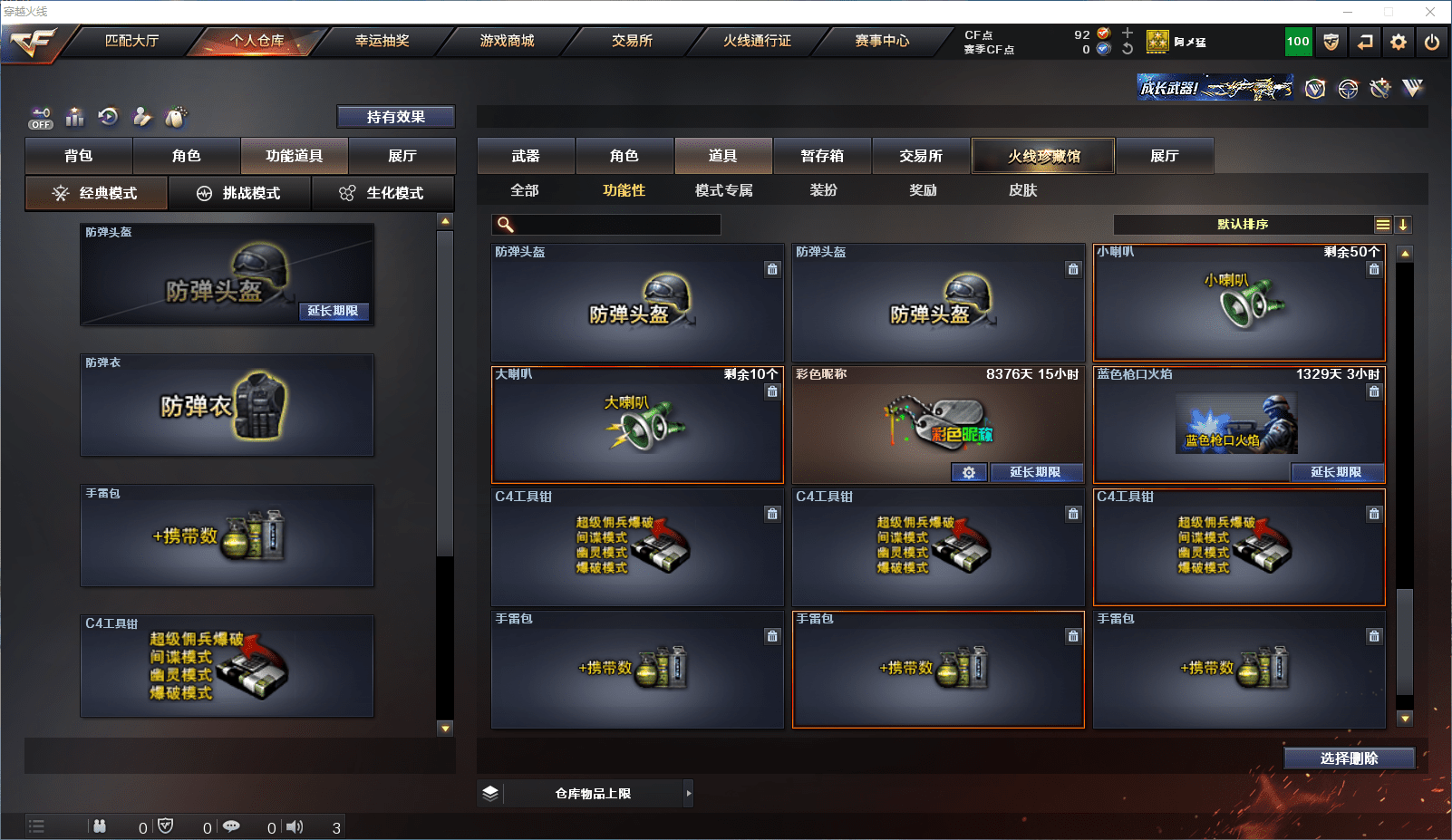Go to 游戏商城 game shop

coord(507,41)
